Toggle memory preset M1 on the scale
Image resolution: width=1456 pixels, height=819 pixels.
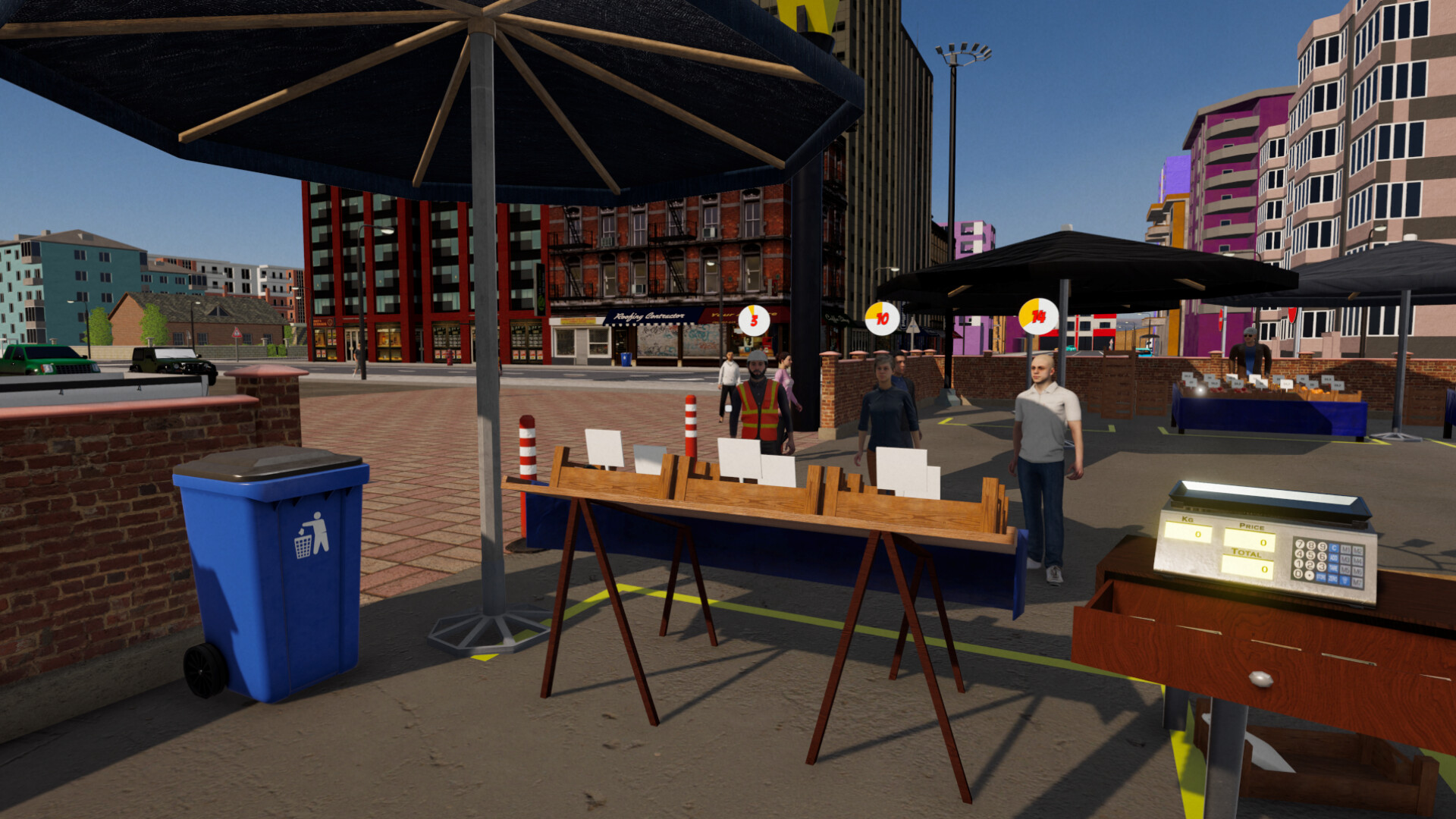pyautogui.click(x=1345, y=548)
